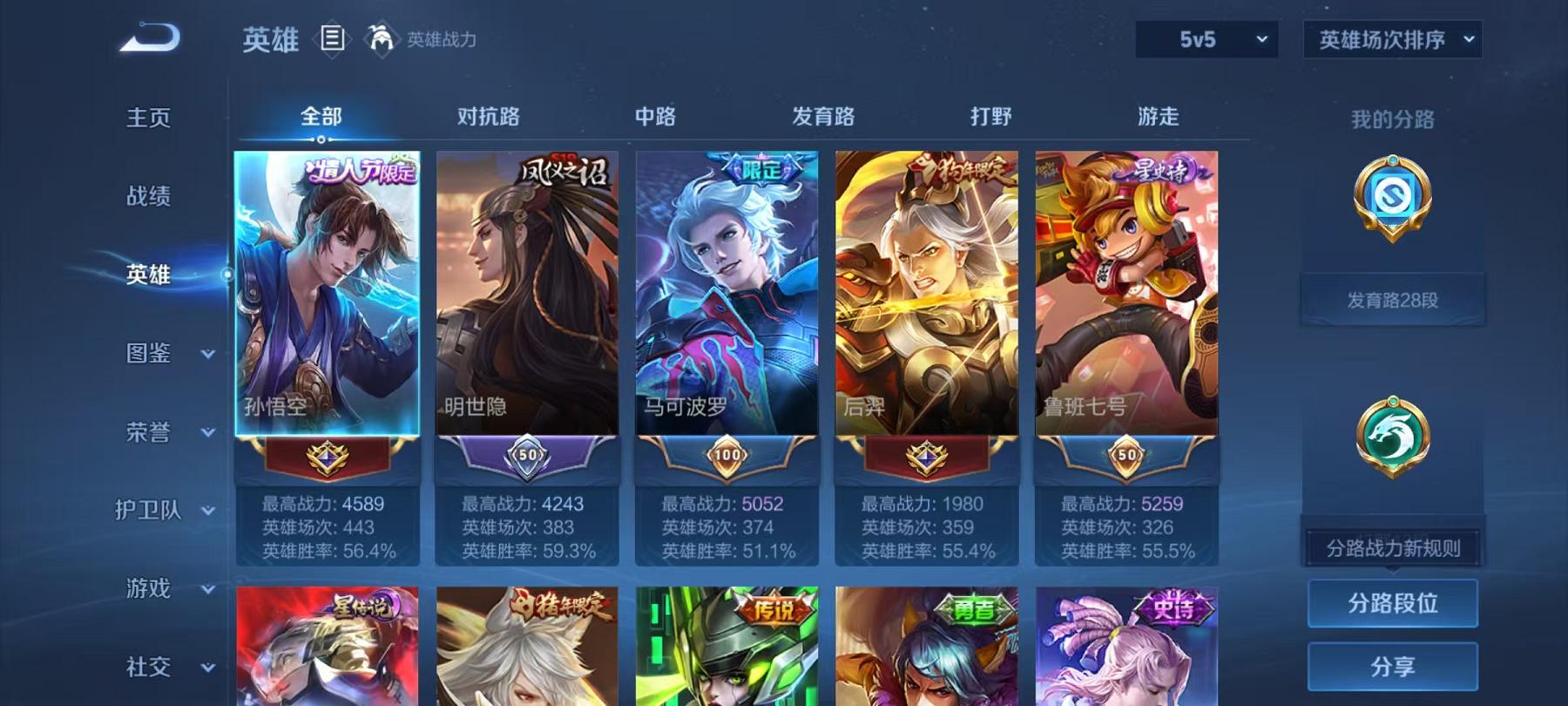The image size is (1568, 706).
Task: Switch to the 对抗路 tab
Action: click(x=486, y=116)
